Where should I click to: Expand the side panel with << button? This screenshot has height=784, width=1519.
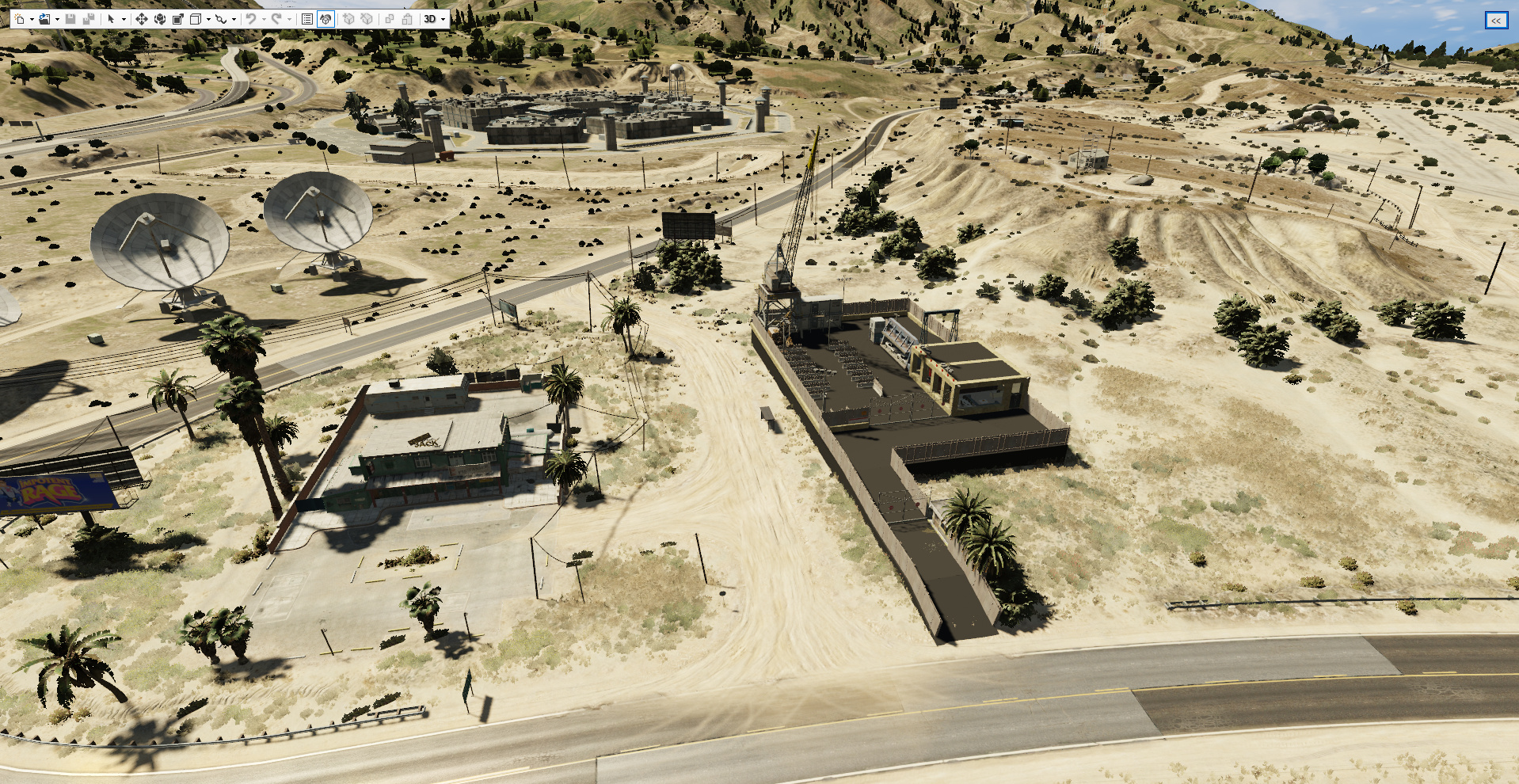(1495, 21)
